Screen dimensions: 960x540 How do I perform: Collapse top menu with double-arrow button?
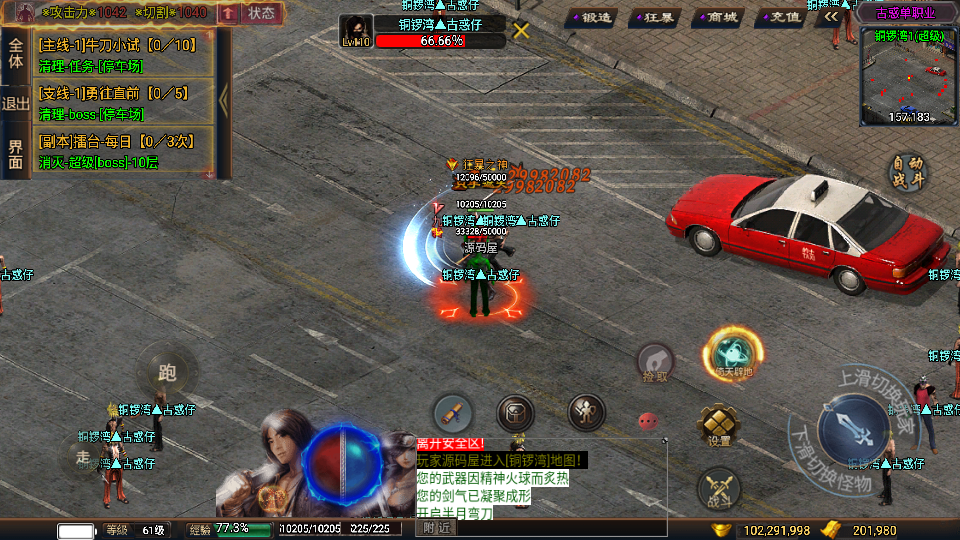pos(831,17)
